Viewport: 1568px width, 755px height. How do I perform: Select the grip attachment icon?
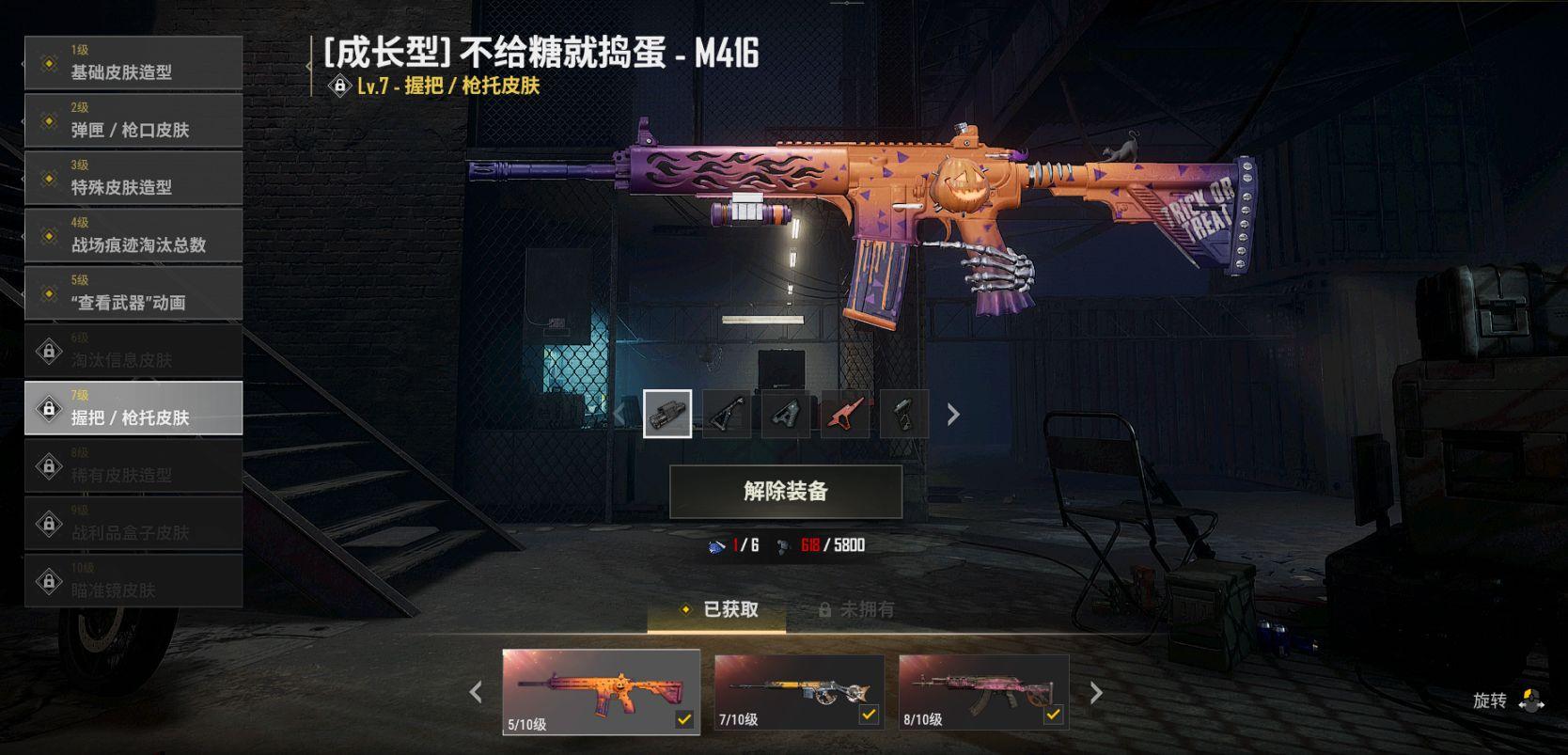(x=667, y=412)
